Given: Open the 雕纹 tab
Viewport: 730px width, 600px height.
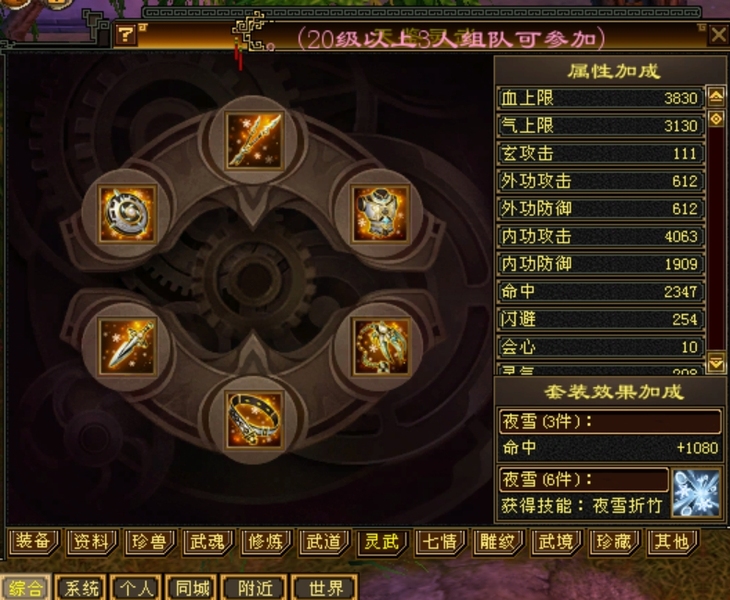Looking at the screenshot, I should [498, 542].
